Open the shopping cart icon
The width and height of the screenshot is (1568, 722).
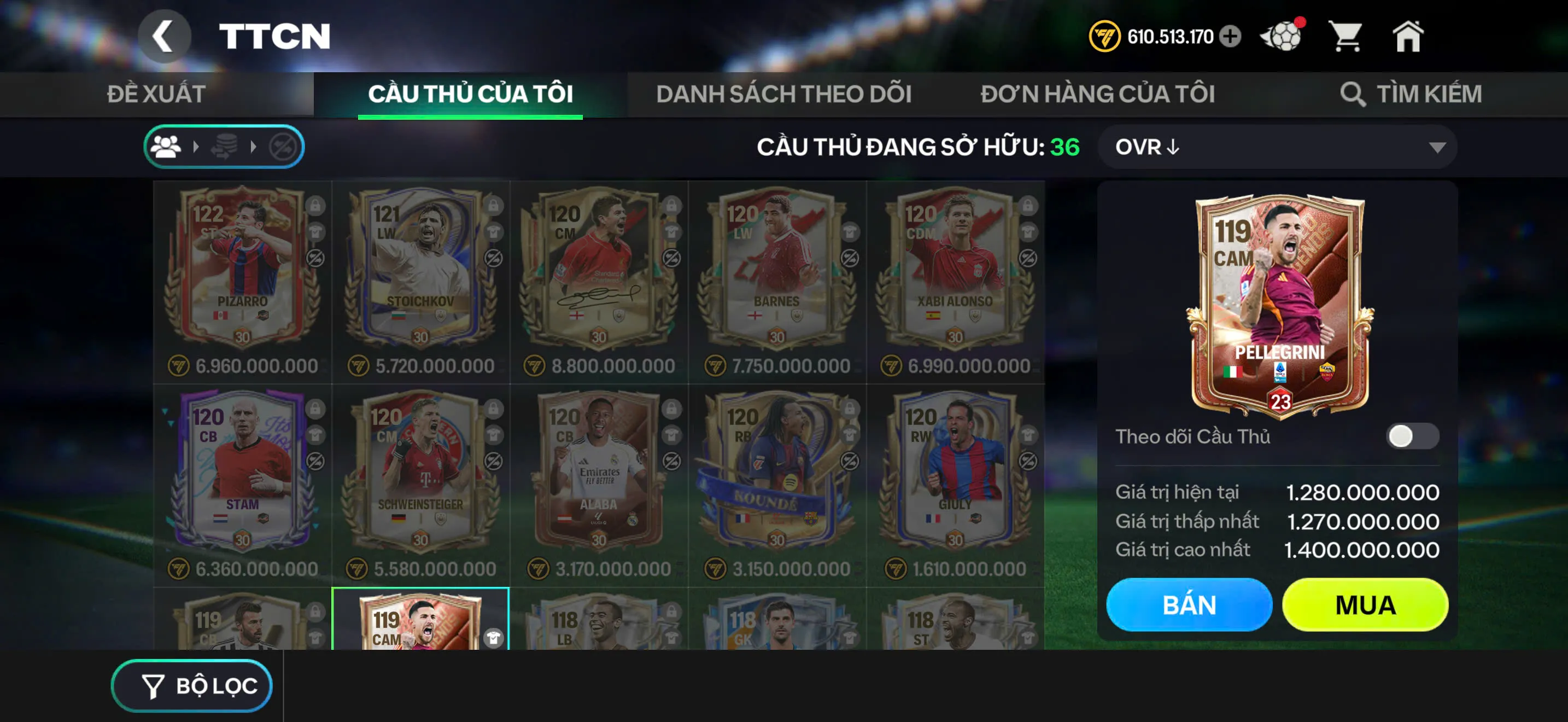[x=1347, y=38]
